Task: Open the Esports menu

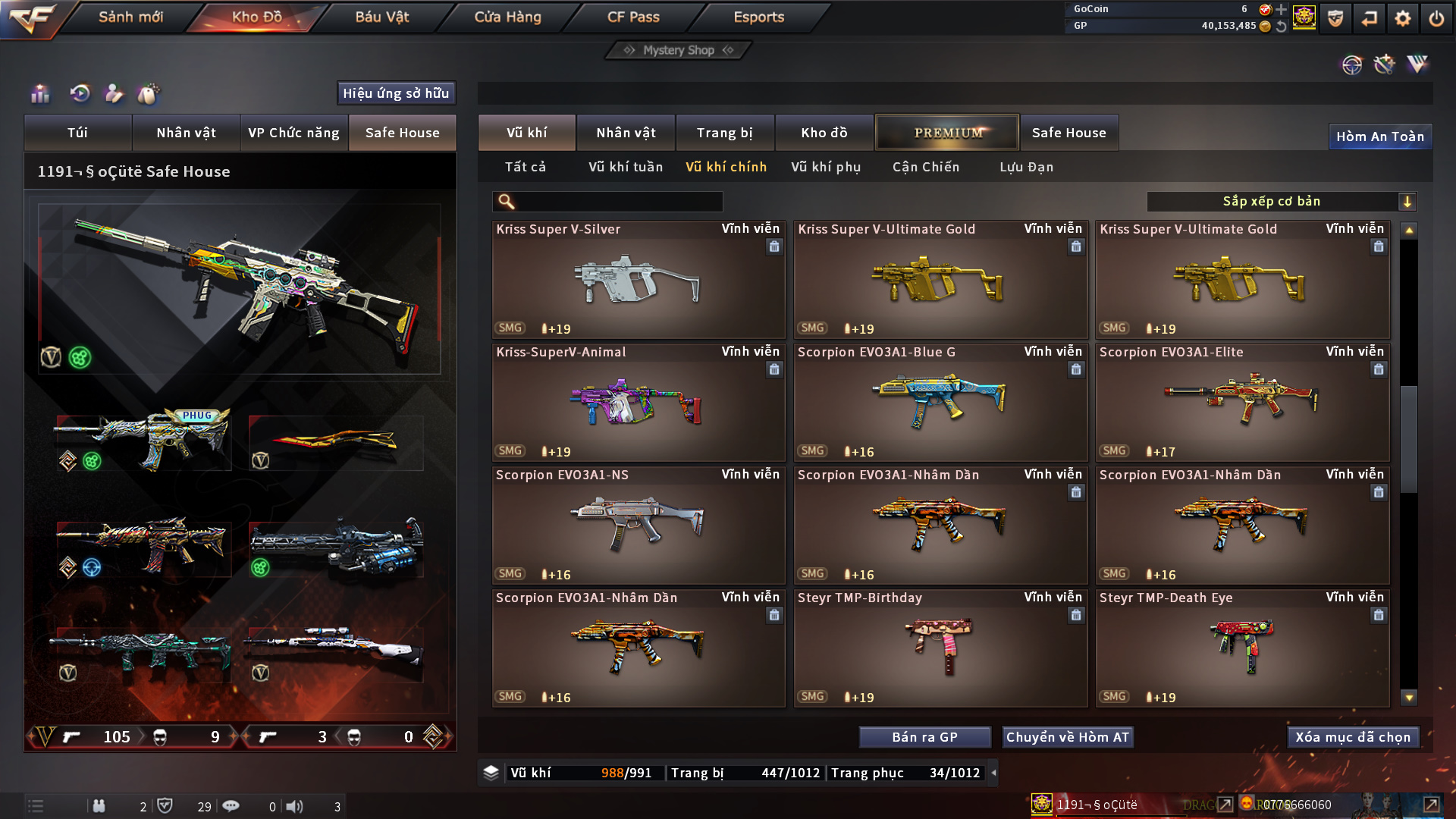Action: 758,17
